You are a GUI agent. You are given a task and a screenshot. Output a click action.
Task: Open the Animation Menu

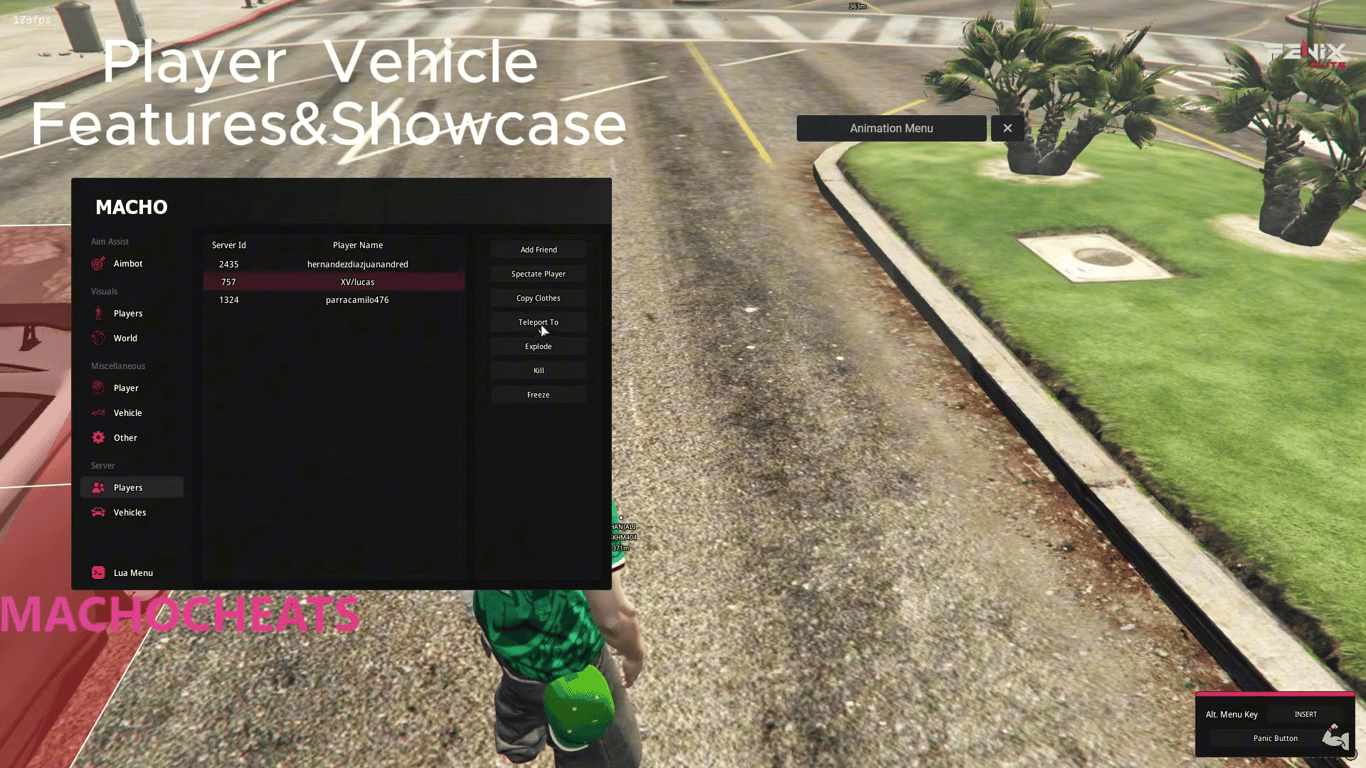pyautogui.click(x=891, y=128)
